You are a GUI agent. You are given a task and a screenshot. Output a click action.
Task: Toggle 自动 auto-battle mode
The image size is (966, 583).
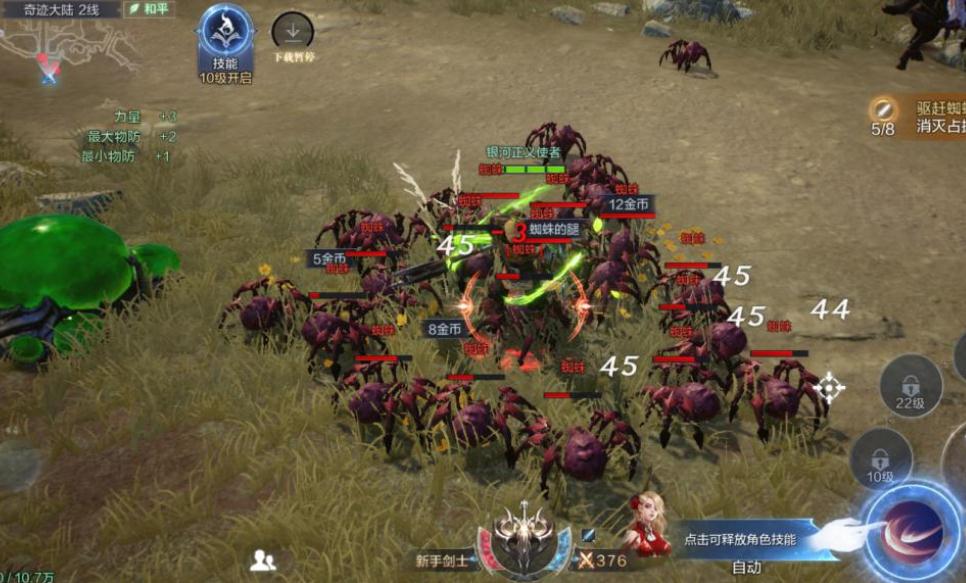(x=747, y=567)
